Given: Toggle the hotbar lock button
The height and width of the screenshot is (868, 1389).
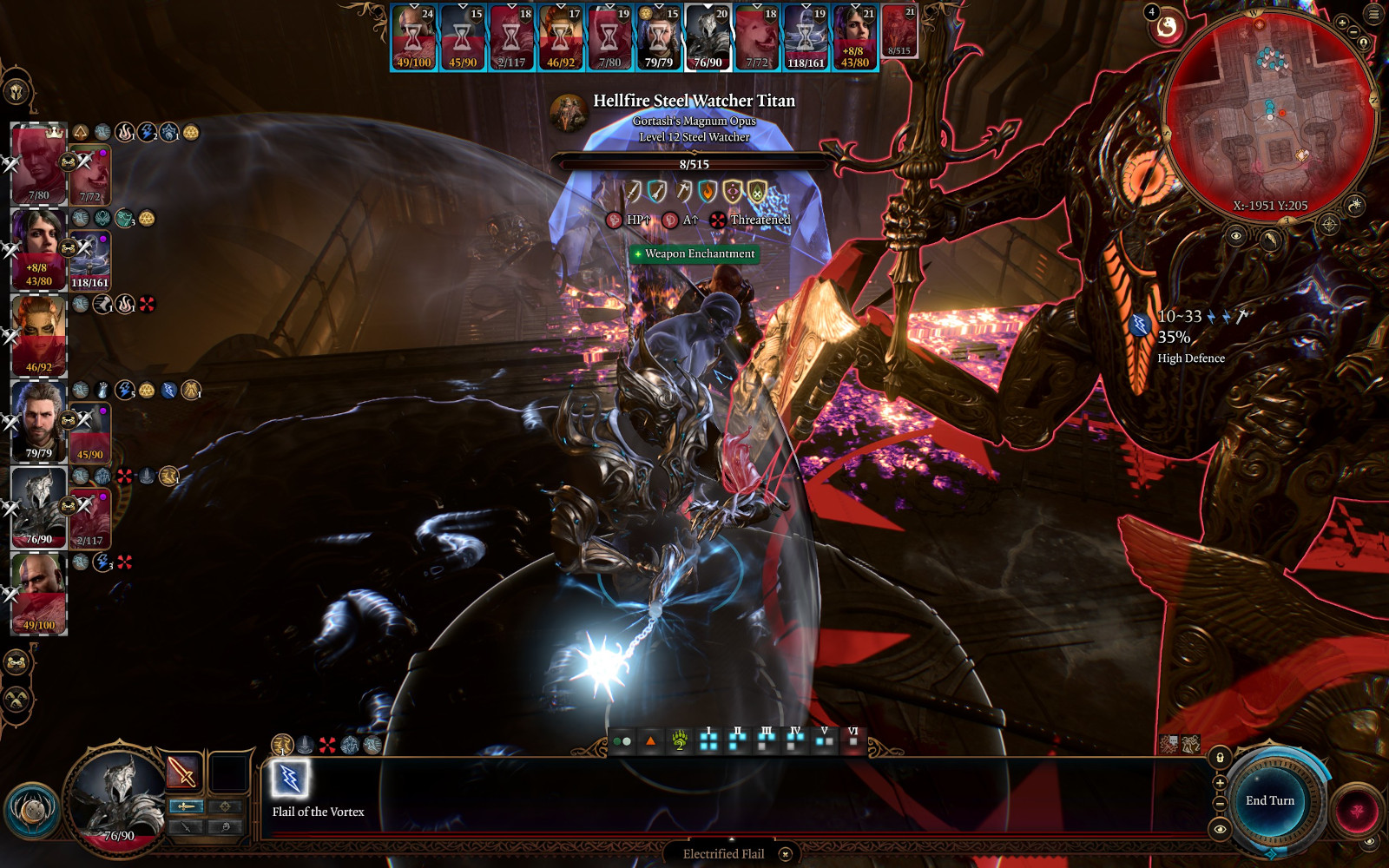Looking at the screenshot, I should tap(1220, 758).
